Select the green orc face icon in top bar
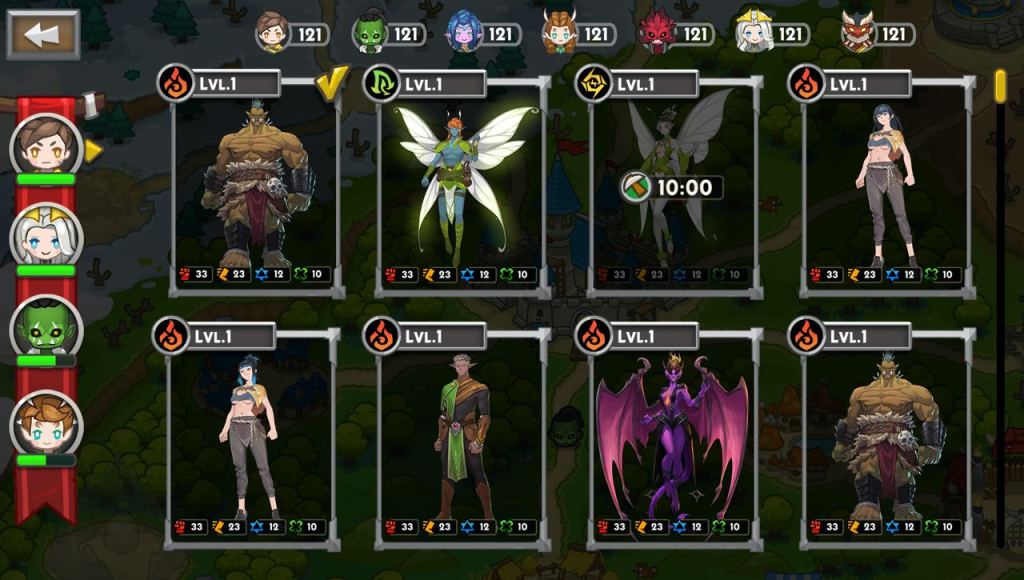 coord(370,34)
